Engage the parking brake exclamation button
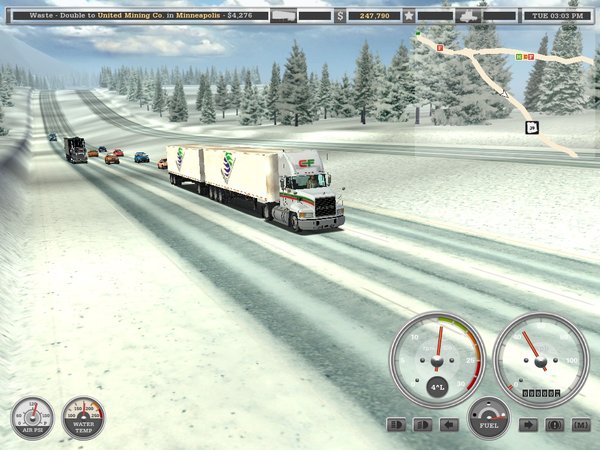 (x=554, y=424)
